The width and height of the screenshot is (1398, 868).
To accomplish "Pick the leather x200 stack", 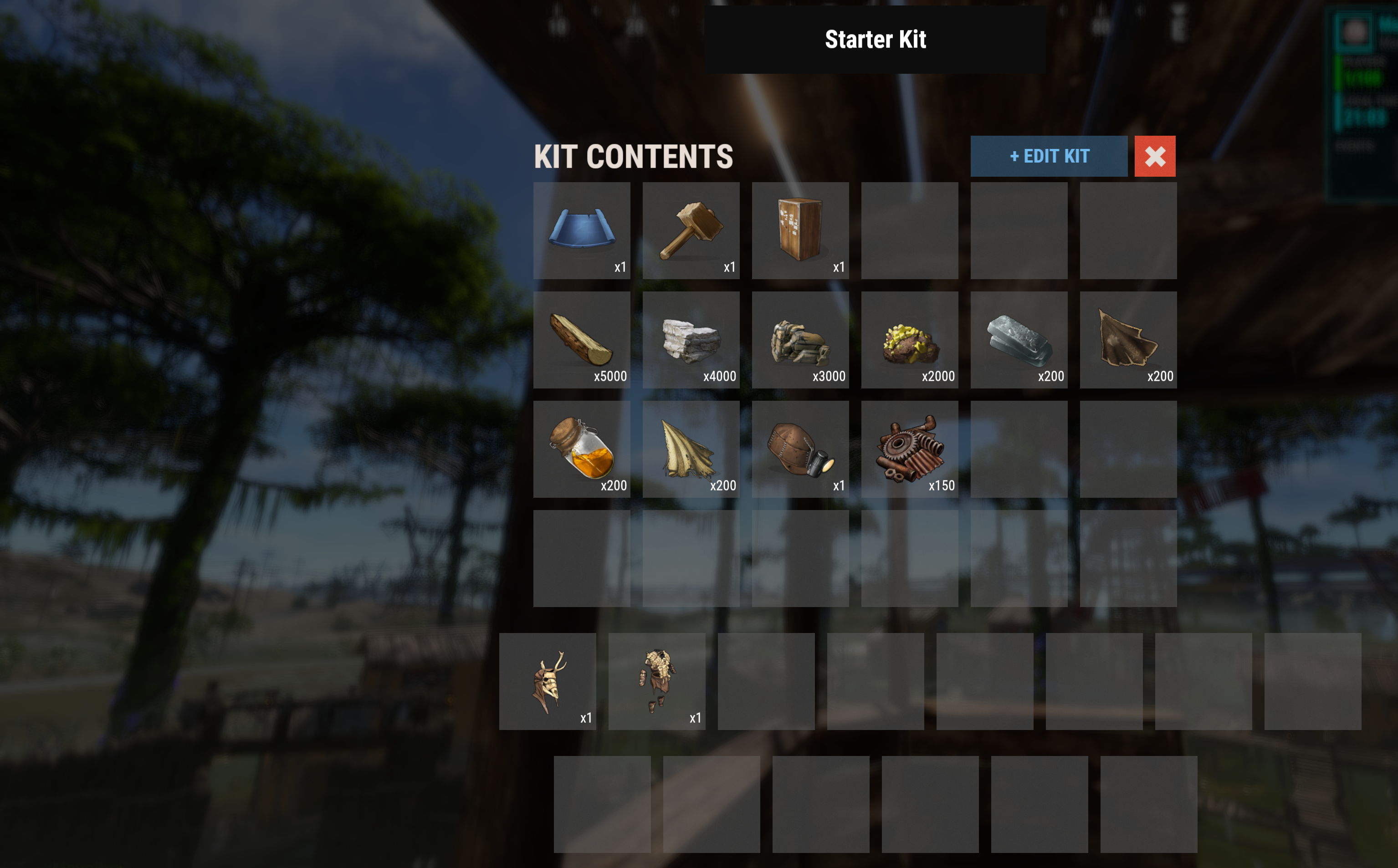I will (1127, 340).
